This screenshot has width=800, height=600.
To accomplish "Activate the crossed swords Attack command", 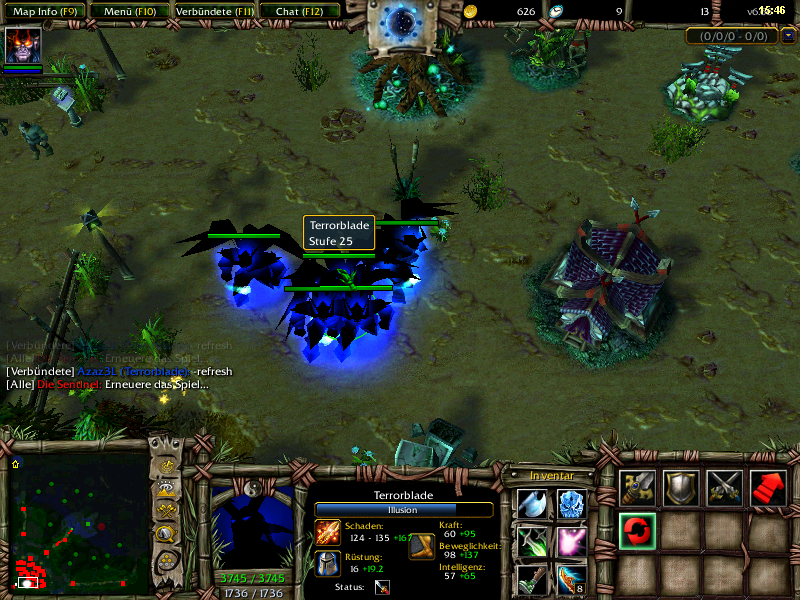I will [x=724, y=487].
